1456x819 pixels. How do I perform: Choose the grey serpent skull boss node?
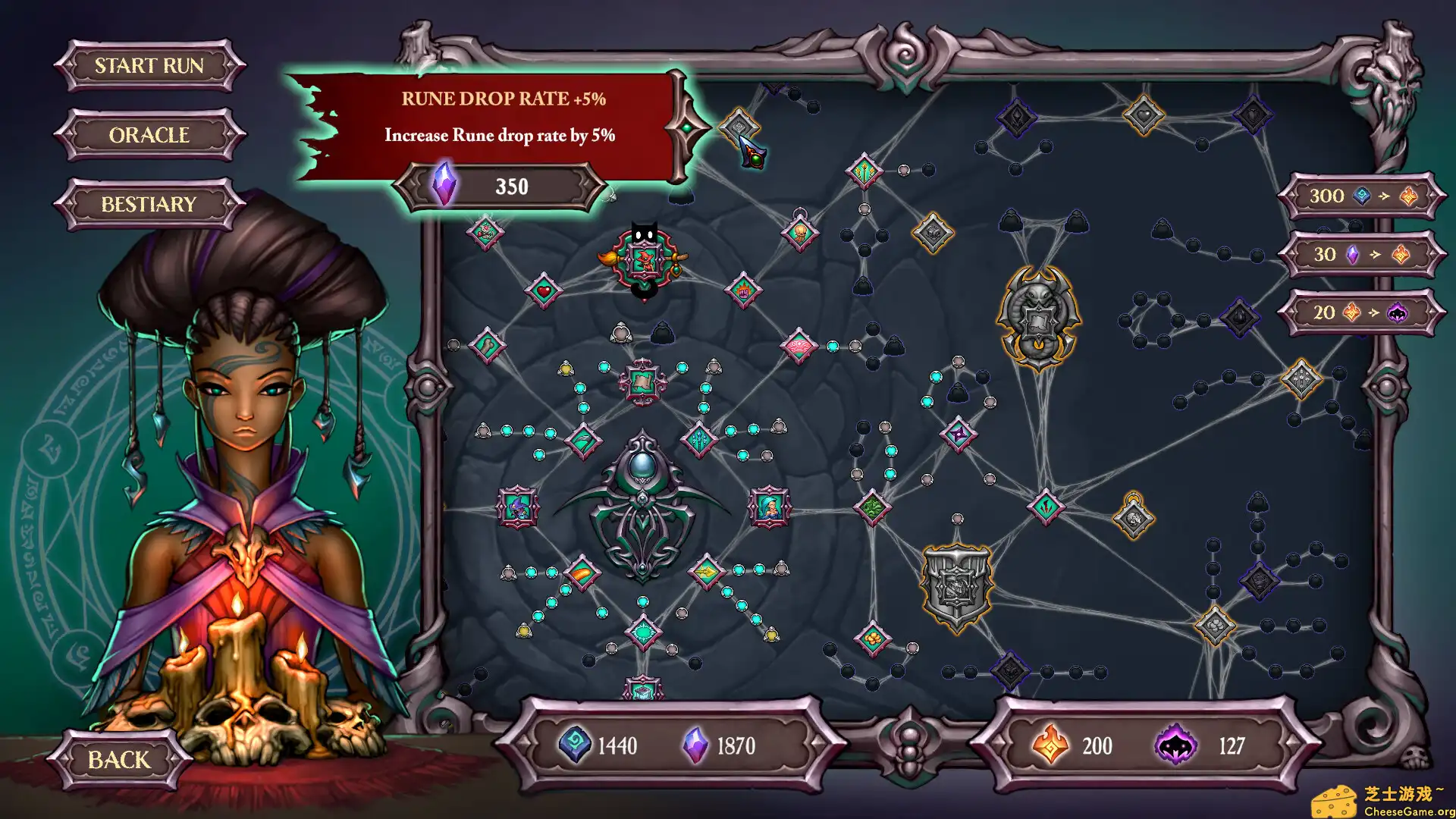click(1038, 318)
